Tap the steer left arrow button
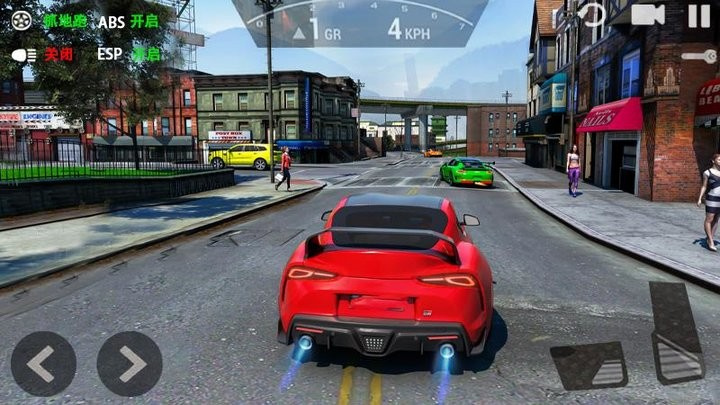Screen dimensions: 720x405 [x=43, y=363]
